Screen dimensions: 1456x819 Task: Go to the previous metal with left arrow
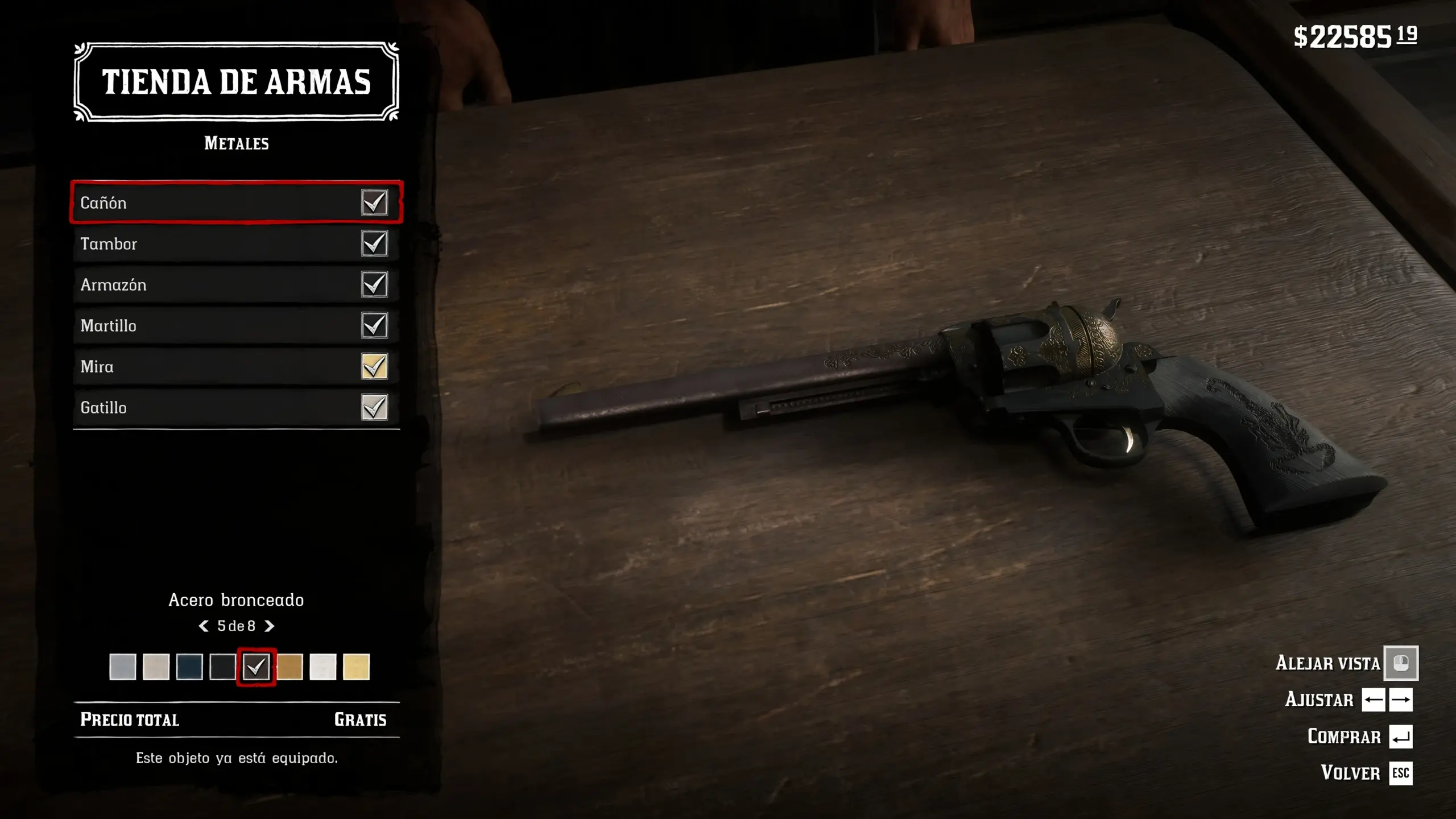[x=203, y=626]
